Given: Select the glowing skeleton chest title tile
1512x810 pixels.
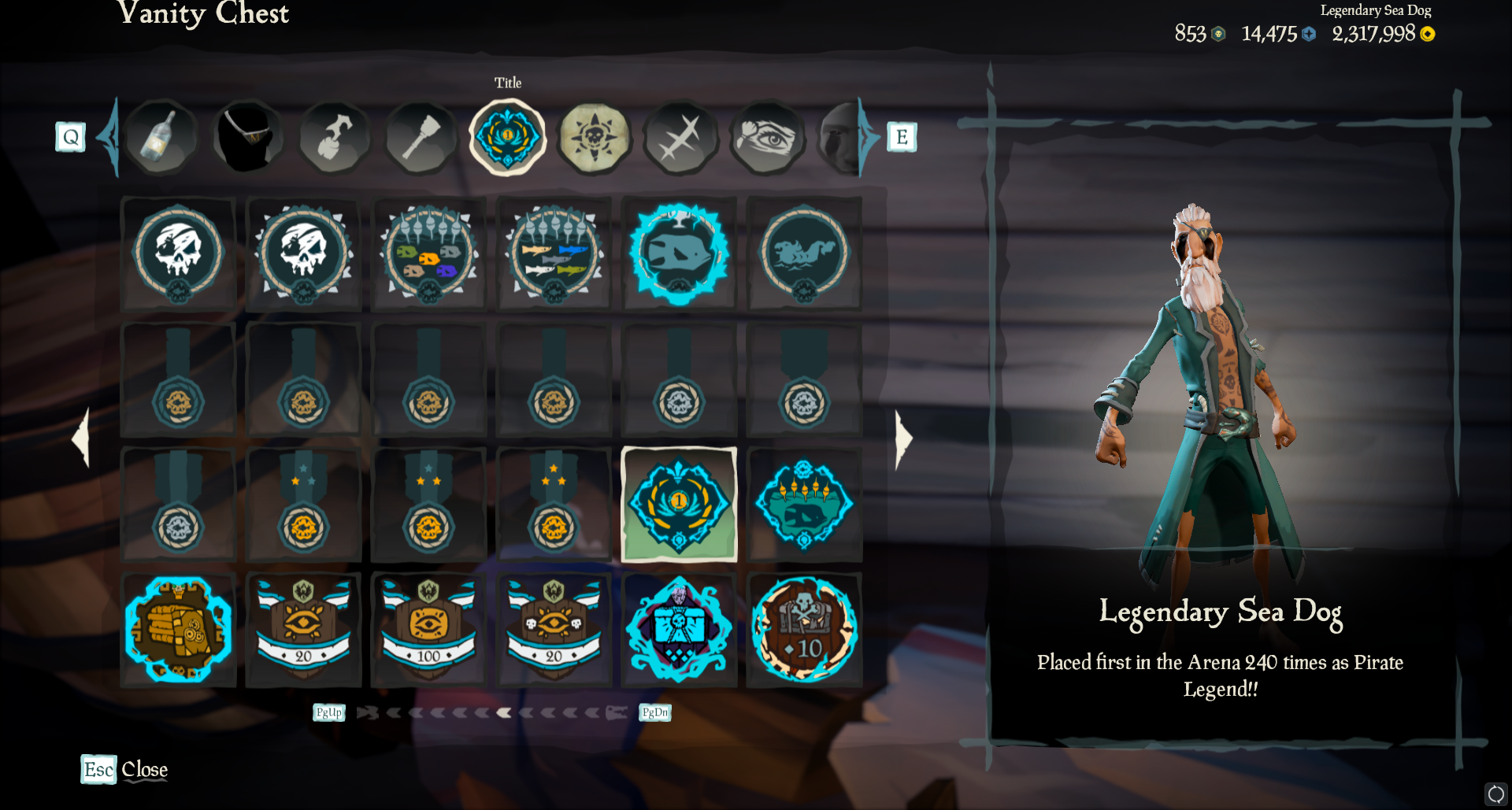Looking at the screenshot, I should [679, 630].
